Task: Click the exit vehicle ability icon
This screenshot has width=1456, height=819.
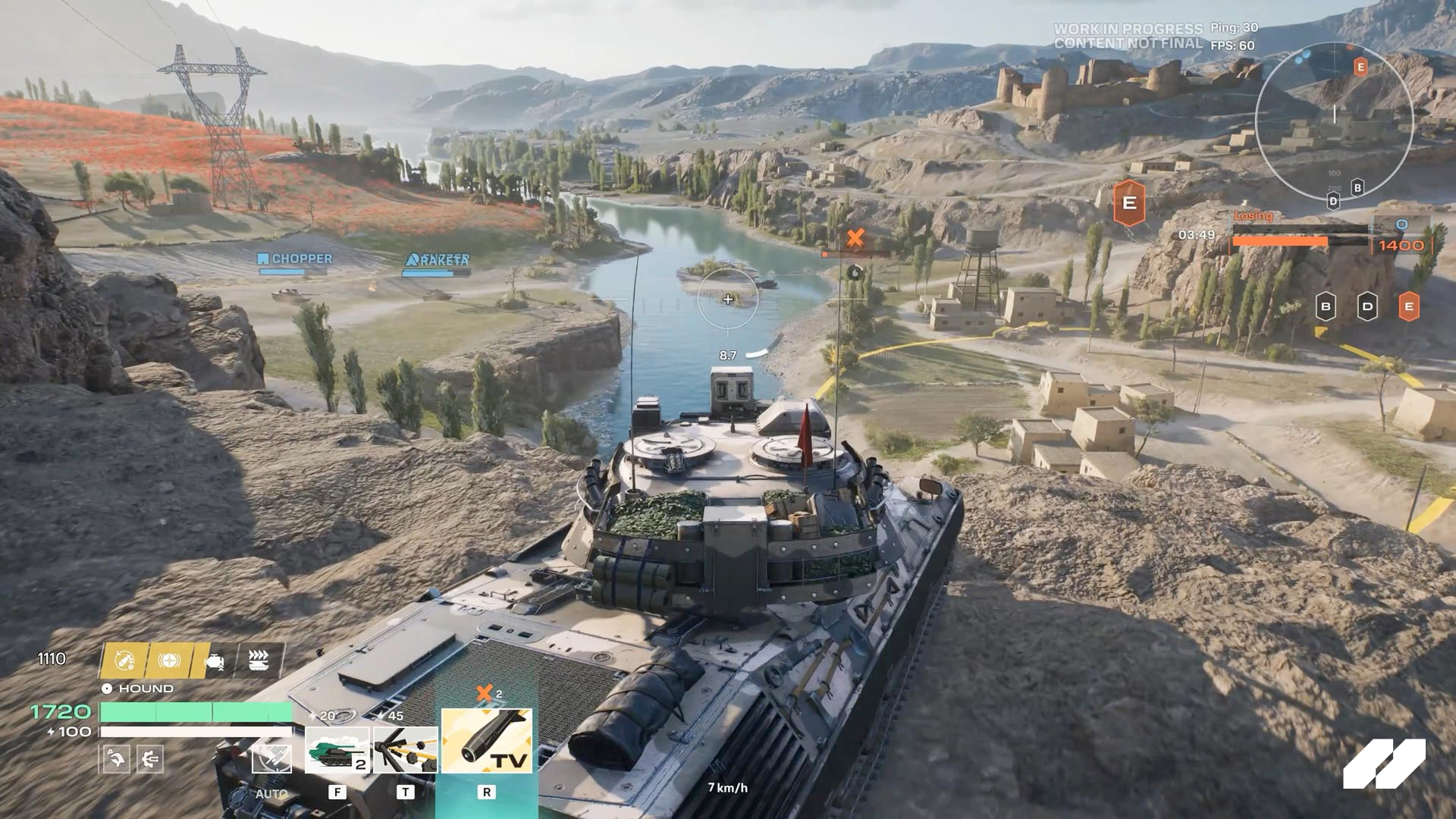Action: pyautogui.click(x=150, y=758)
